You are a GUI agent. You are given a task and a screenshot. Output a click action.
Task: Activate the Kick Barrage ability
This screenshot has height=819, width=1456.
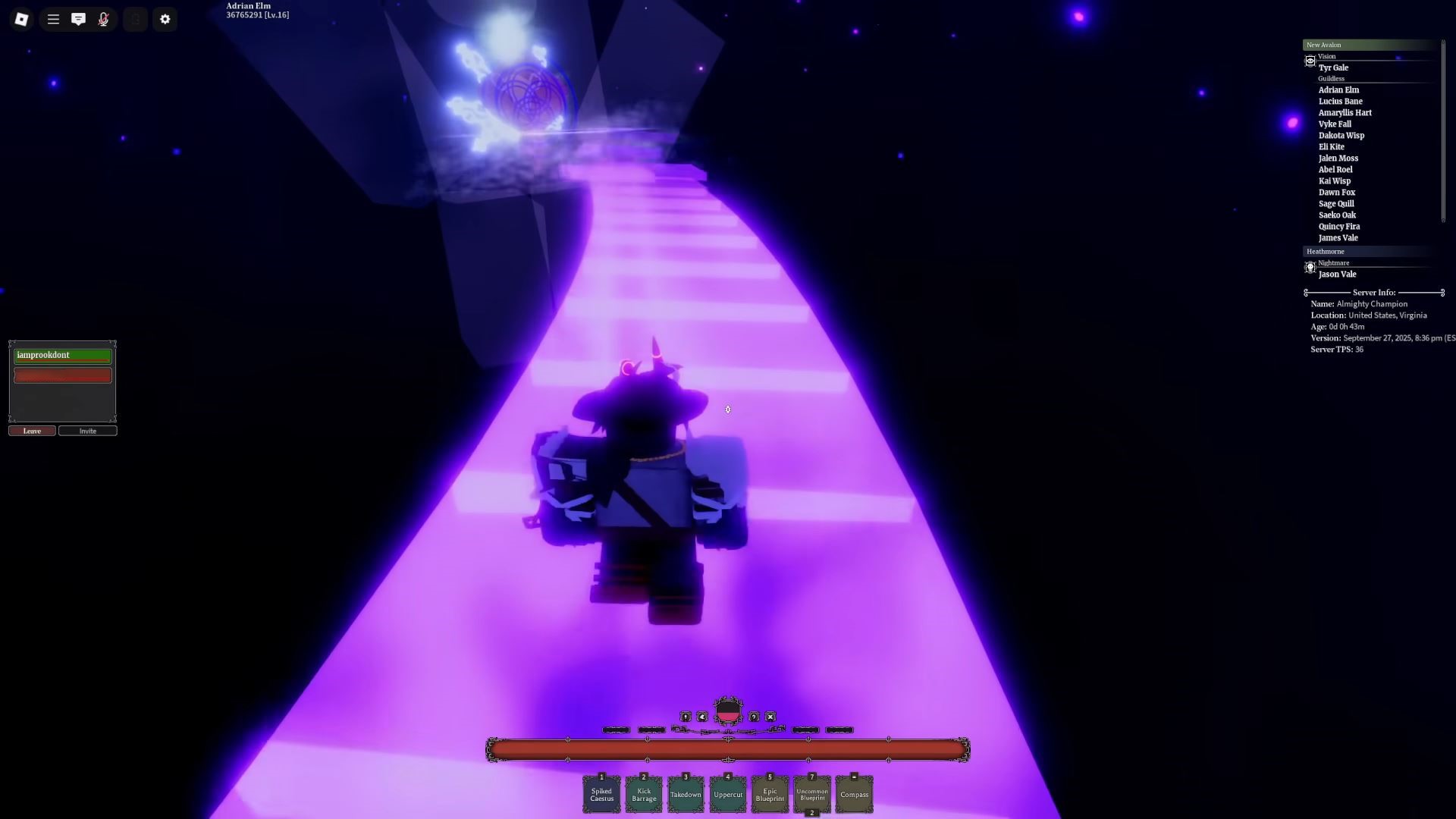pyautogui.click(x=644, y=795)
